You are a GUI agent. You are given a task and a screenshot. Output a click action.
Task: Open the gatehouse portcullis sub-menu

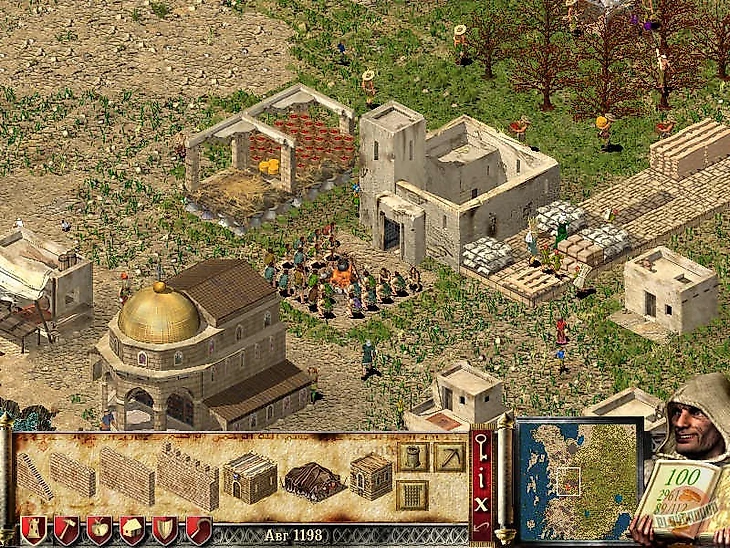[x=412, y=494]
